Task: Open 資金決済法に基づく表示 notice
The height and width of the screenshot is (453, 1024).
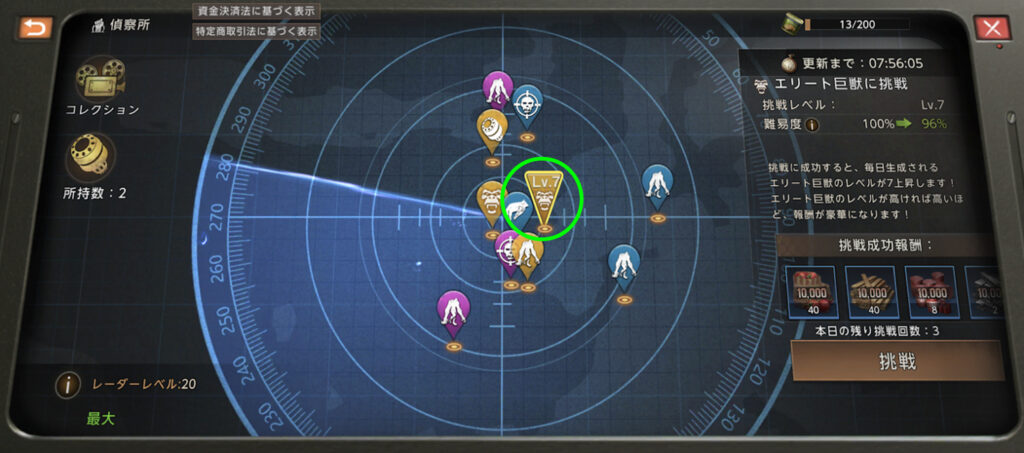Action: (x=256, y=11)
